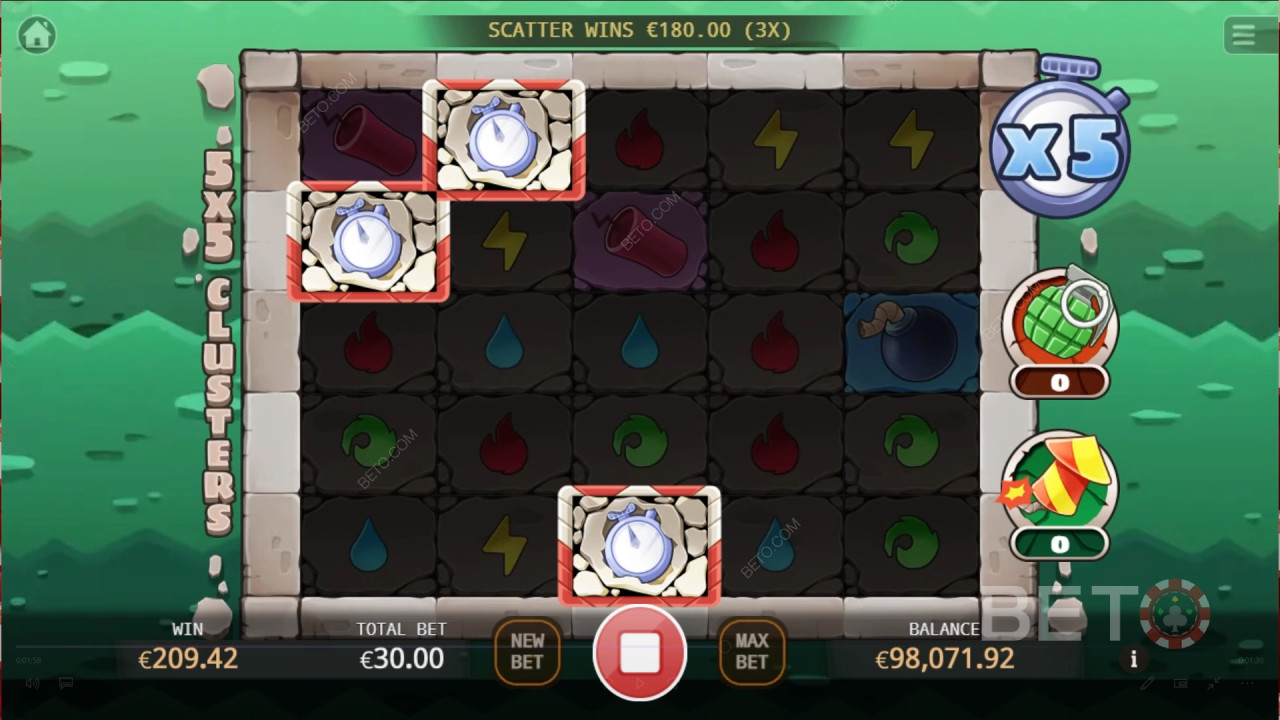The height and width of the screenshot is (720, 1280).
Task: Choose a New Bet amount
Action: [527, 652]
